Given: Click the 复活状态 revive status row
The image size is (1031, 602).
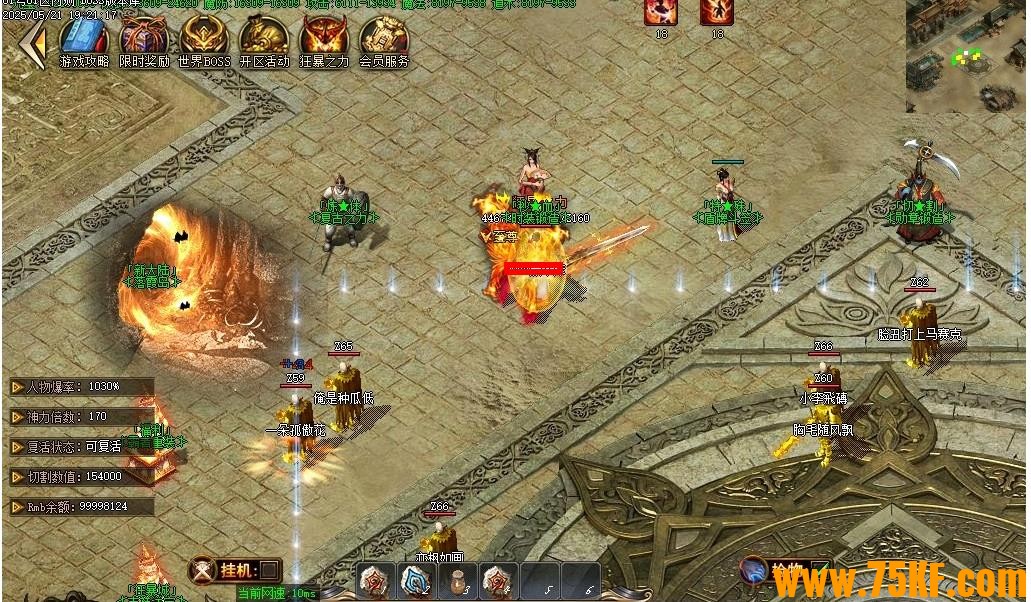Looking at the screenshot, I should [82, 447].
